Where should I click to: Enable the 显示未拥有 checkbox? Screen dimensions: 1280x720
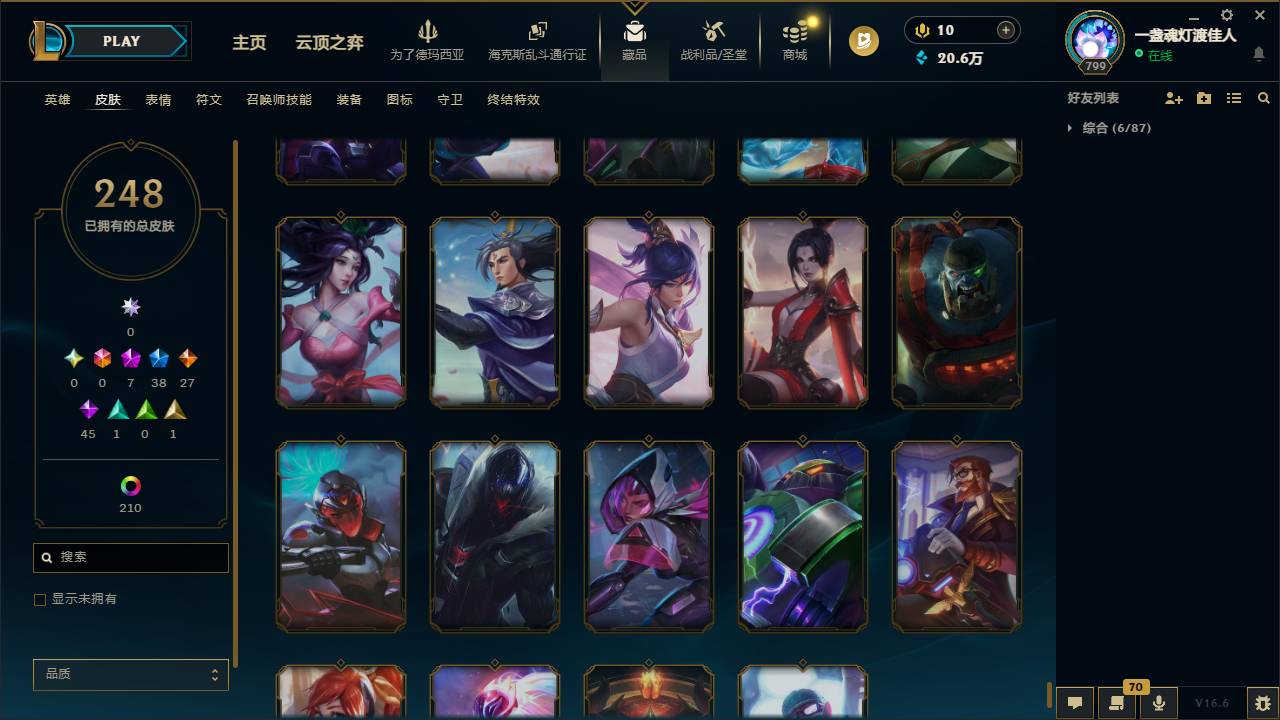point(40,599)
